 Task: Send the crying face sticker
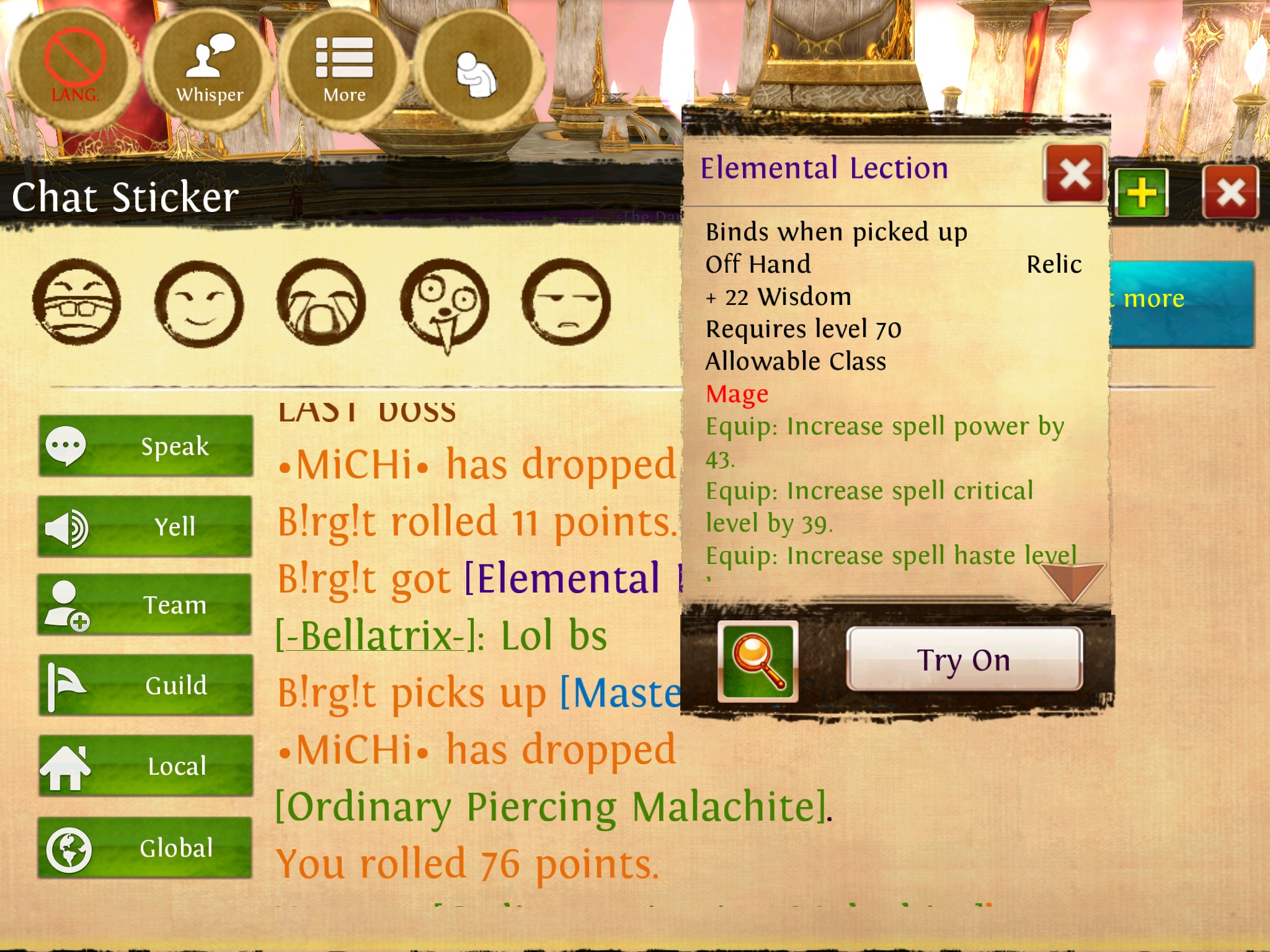321,302
